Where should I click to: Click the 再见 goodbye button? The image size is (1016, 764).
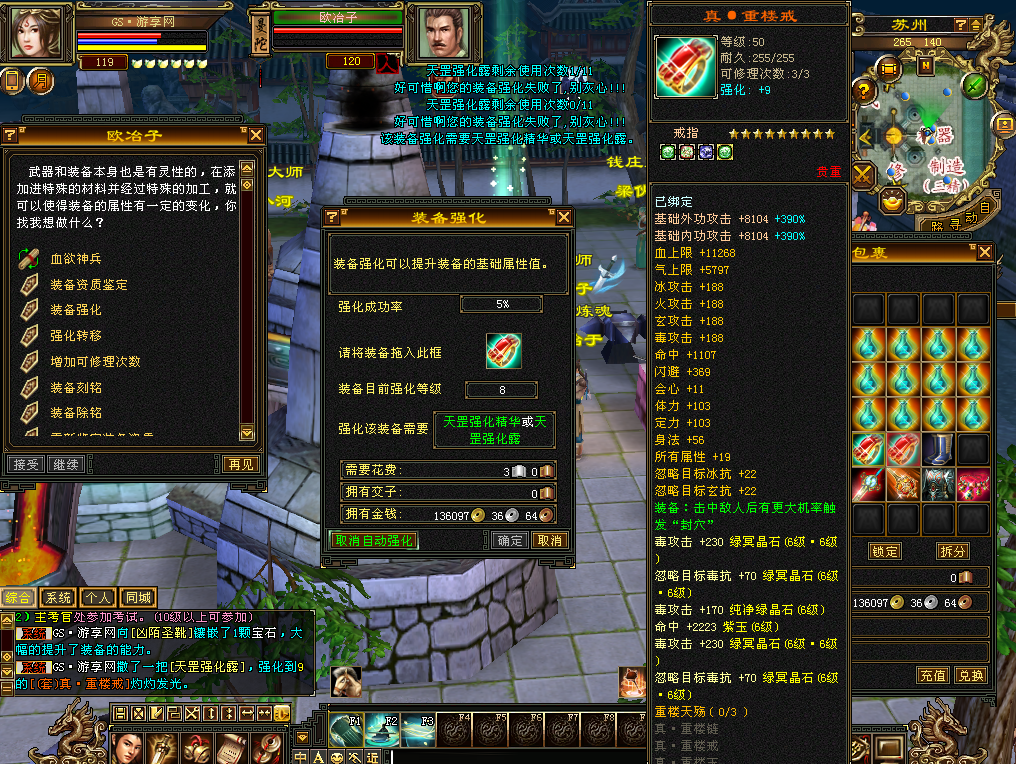pos(241,464)
